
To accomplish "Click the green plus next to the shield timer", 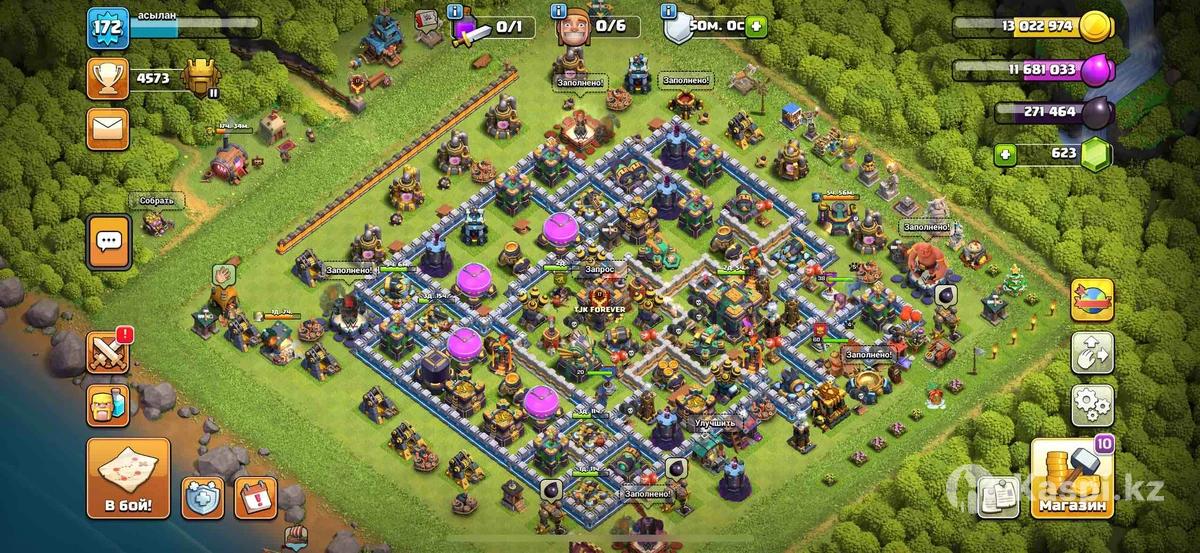I will click(x=756, y=27).
